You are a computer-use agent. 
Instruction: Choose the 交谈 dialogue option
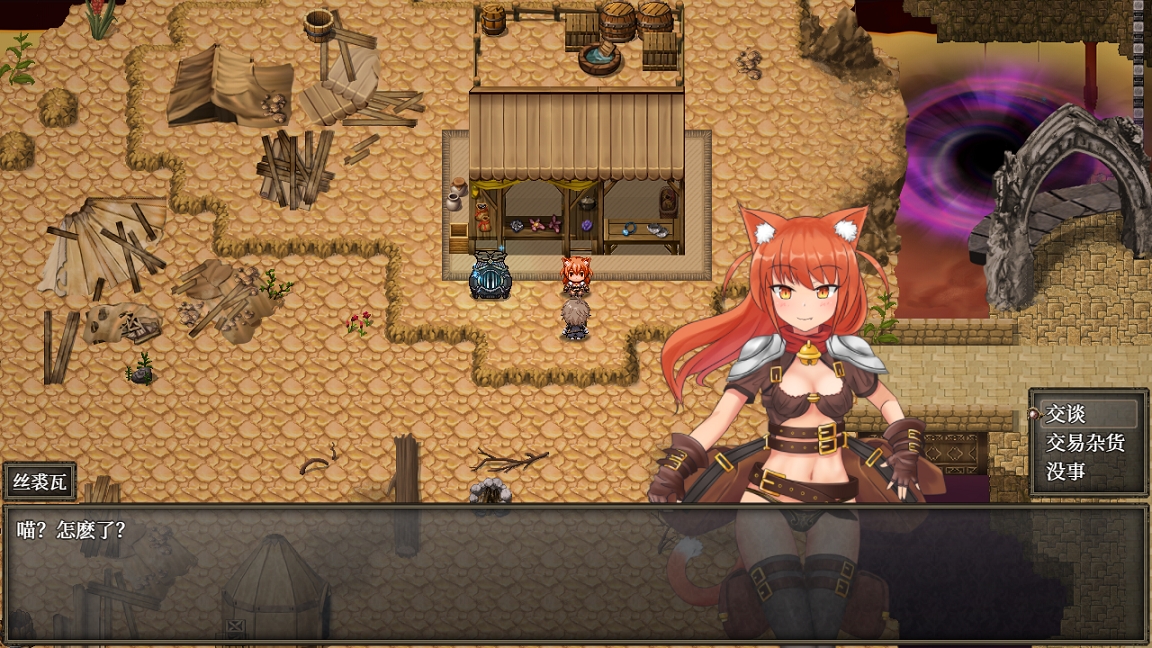1067,414
